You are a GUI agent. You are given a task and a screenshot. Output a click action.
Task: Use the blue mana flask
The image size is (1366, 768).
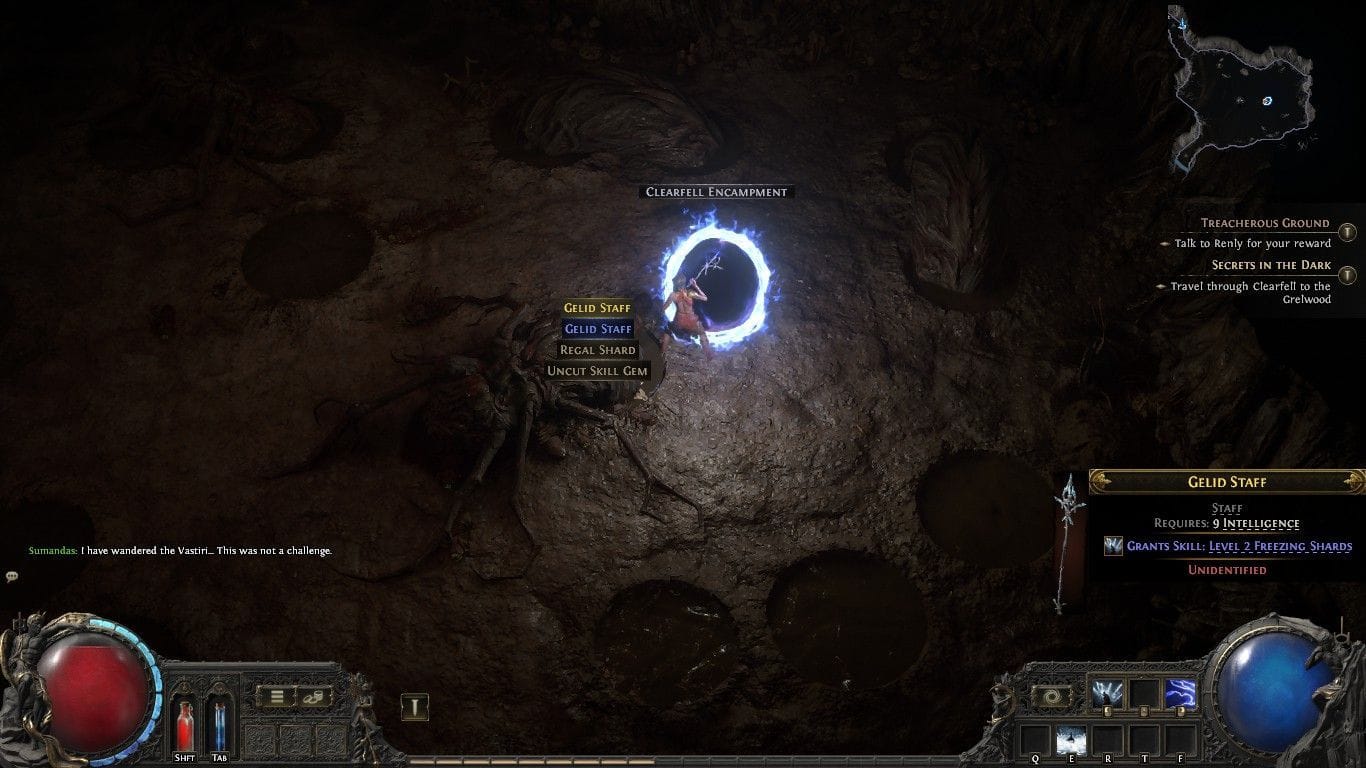219,724
